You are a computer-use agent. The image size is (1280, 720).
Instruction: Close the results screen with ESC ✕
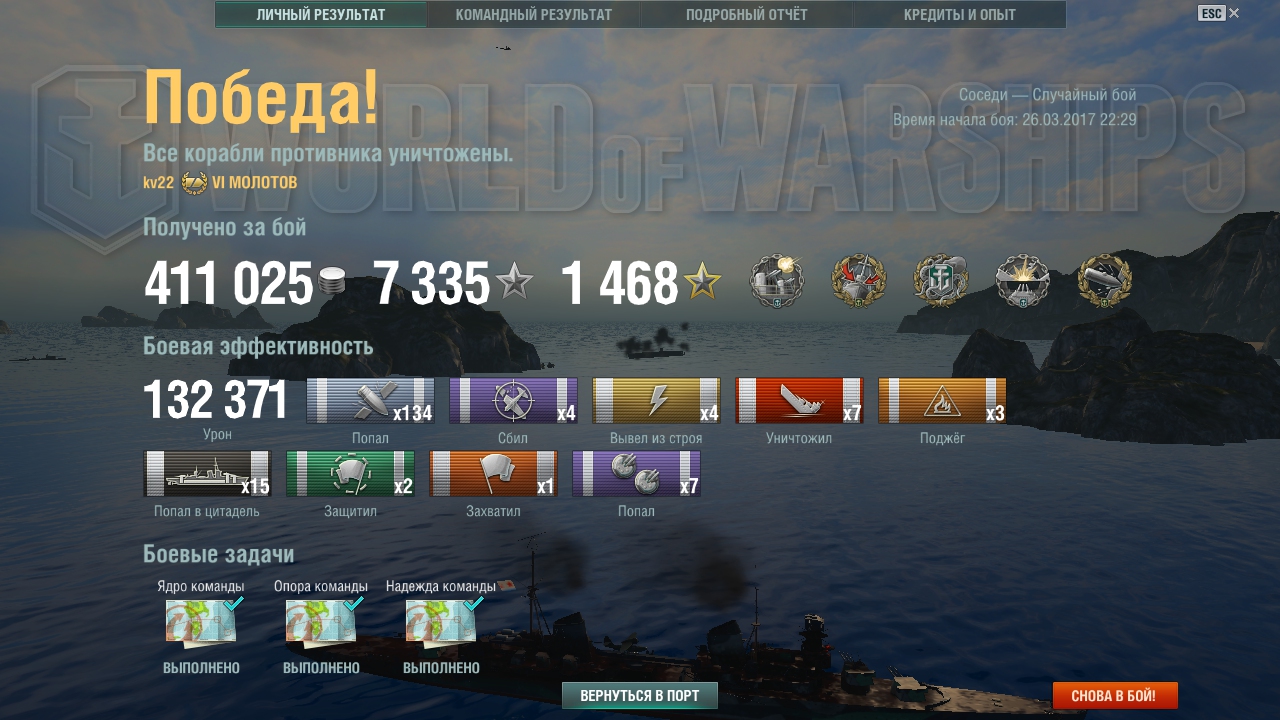[1219, 13]
